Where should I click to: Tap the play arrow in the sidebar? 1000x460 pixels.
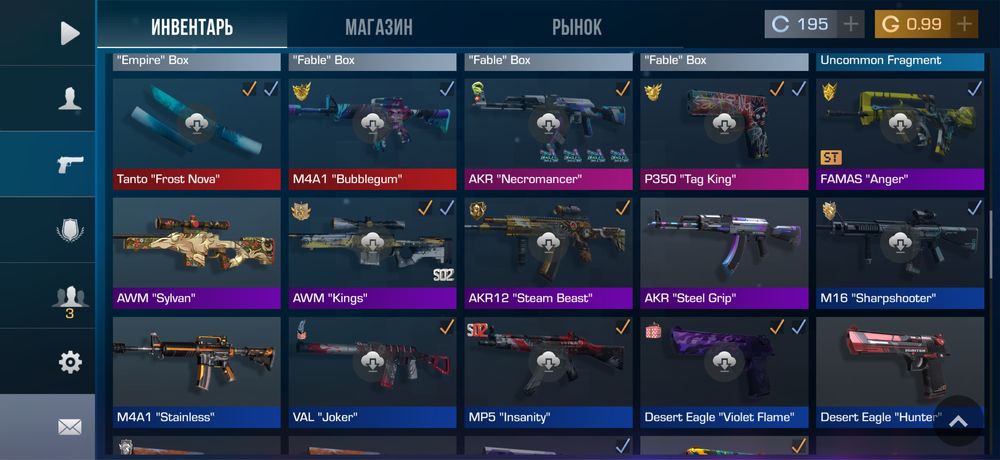pos(69,33)
